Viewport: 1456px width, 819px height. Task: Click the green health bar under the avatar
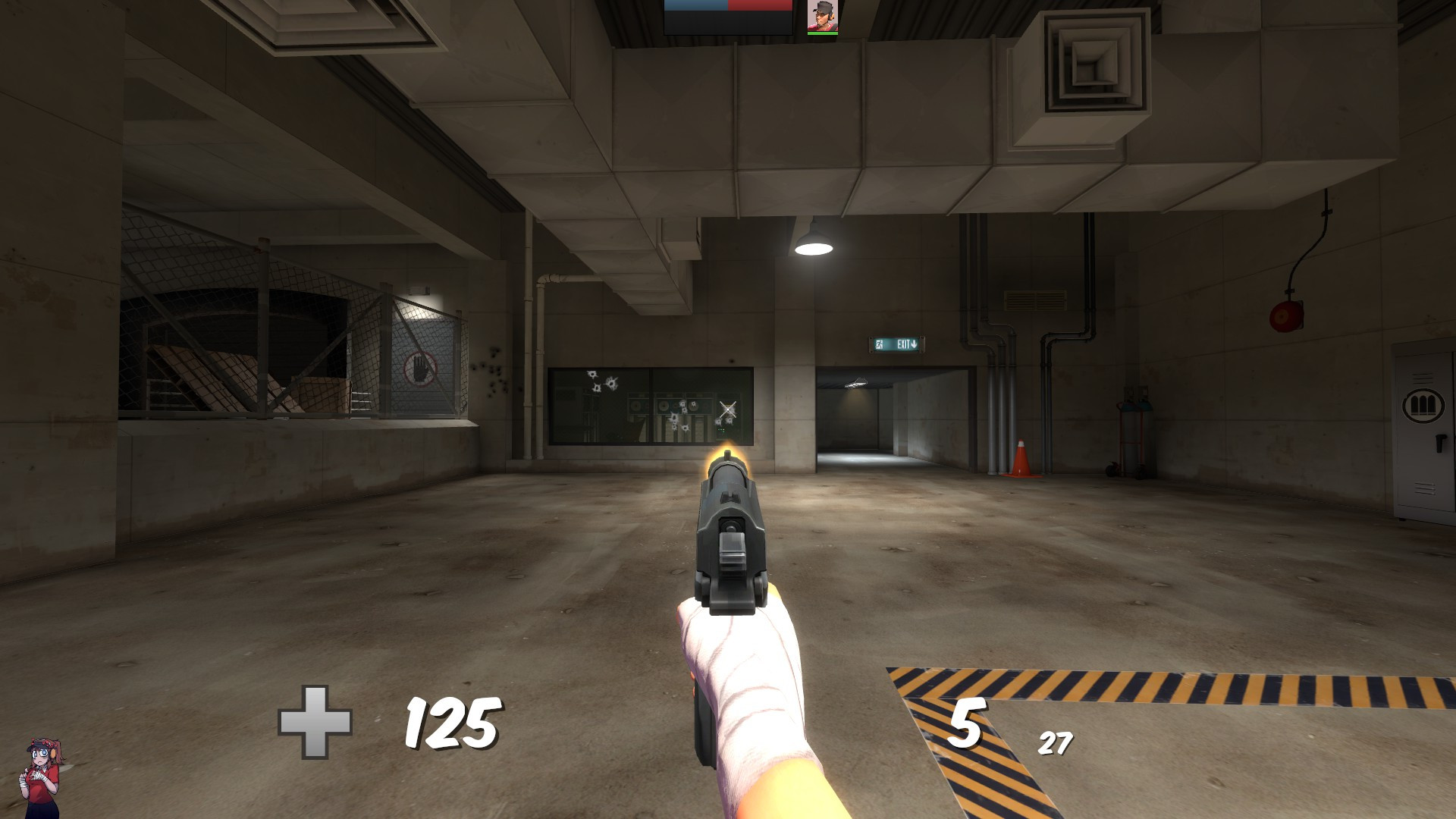(x=819, y=34)
